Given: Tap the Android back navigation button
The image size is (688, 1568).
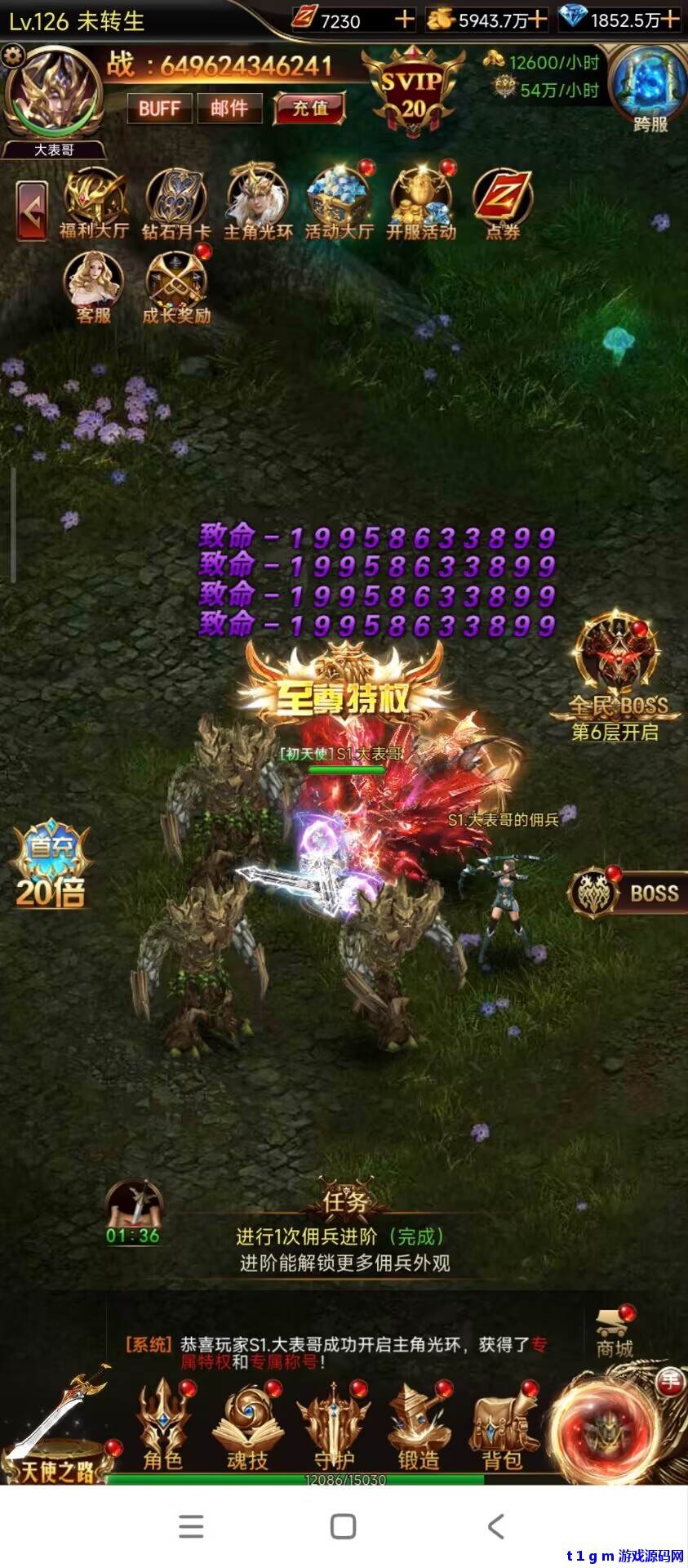Looking at the screenshot, I should pyautogui.click(x=495, y=1526).
